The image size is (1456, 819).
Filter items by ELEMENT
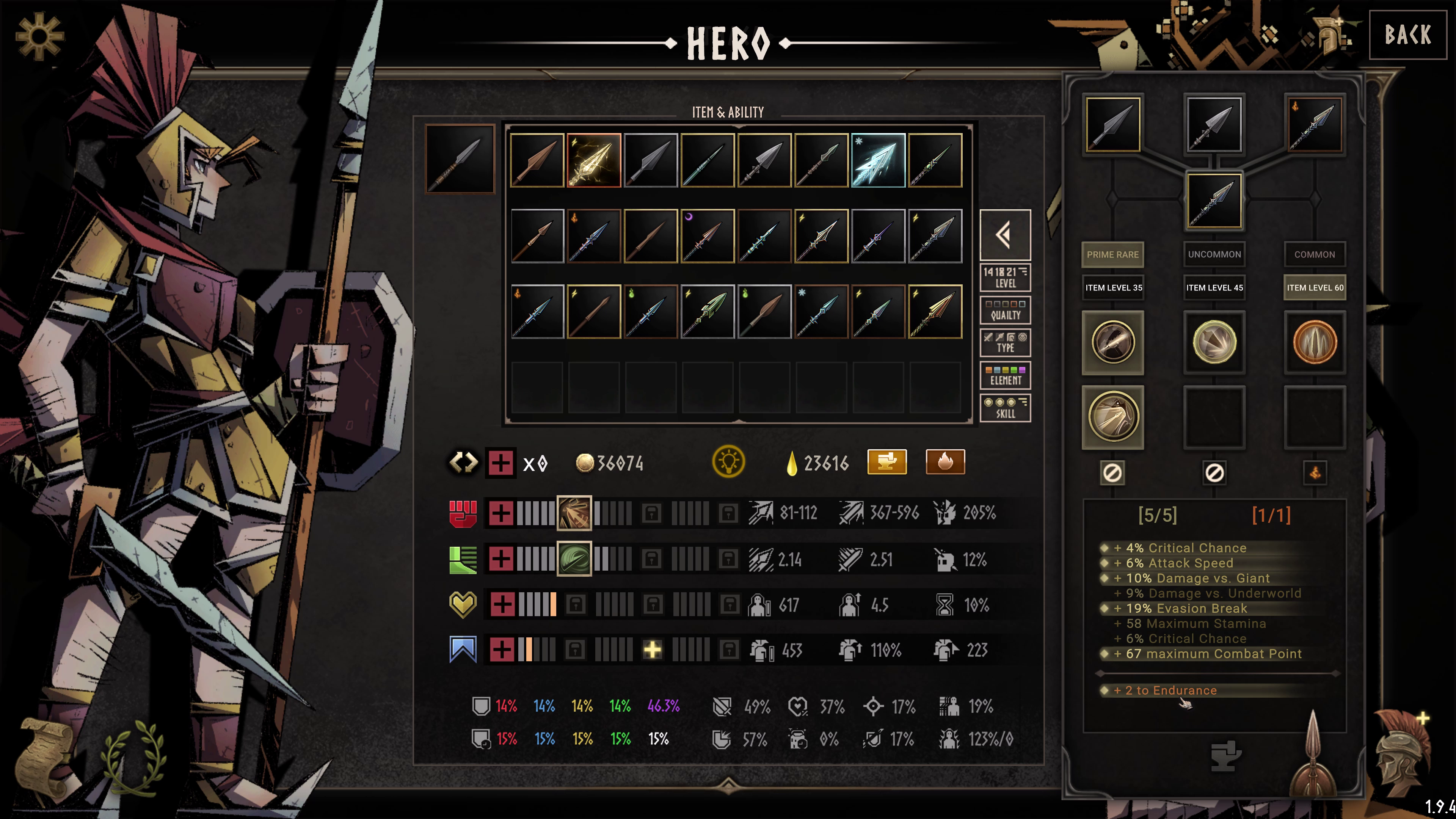(1005, 376)
